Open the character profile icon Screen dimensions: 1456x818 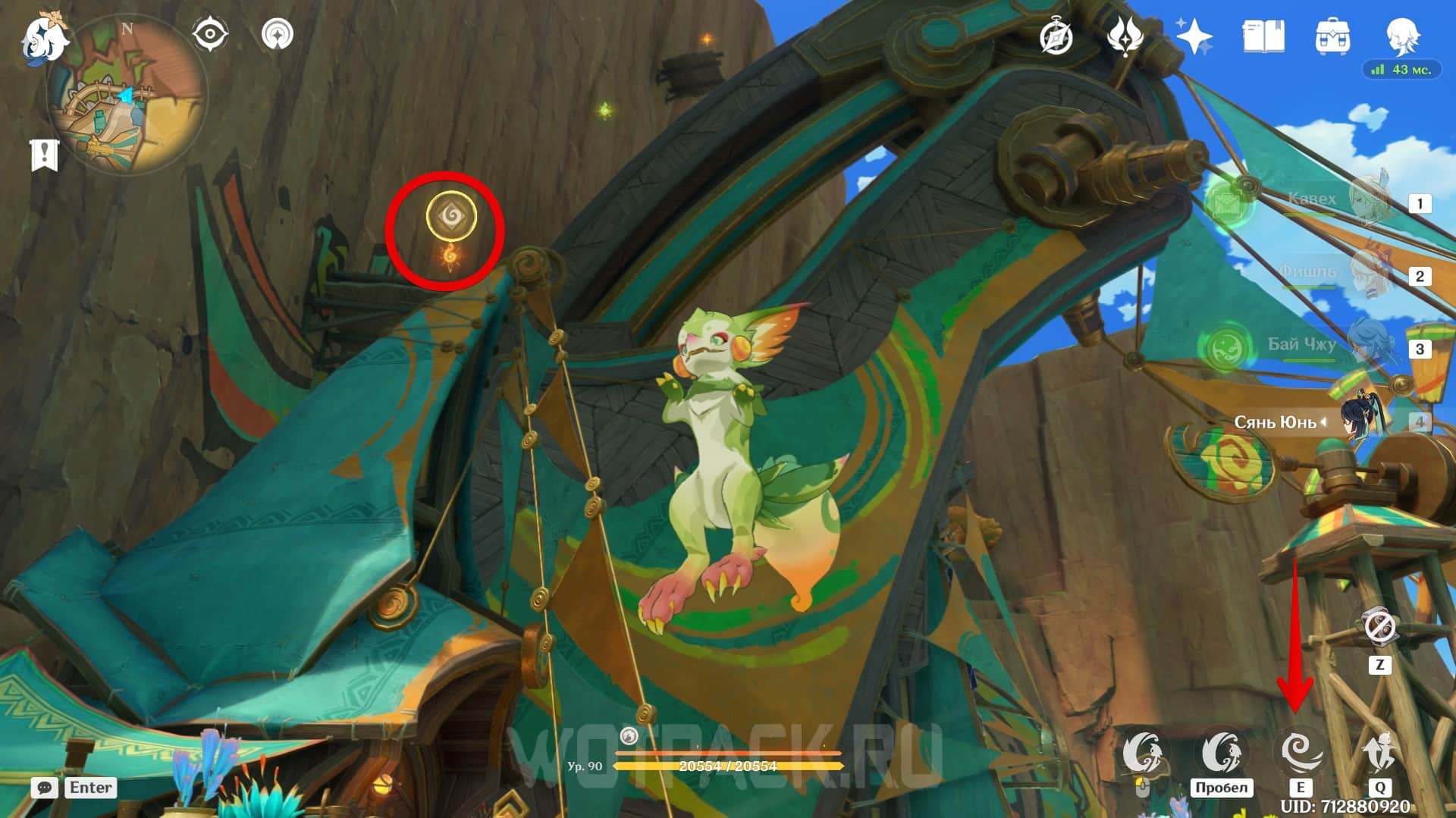pos(1401,36)
